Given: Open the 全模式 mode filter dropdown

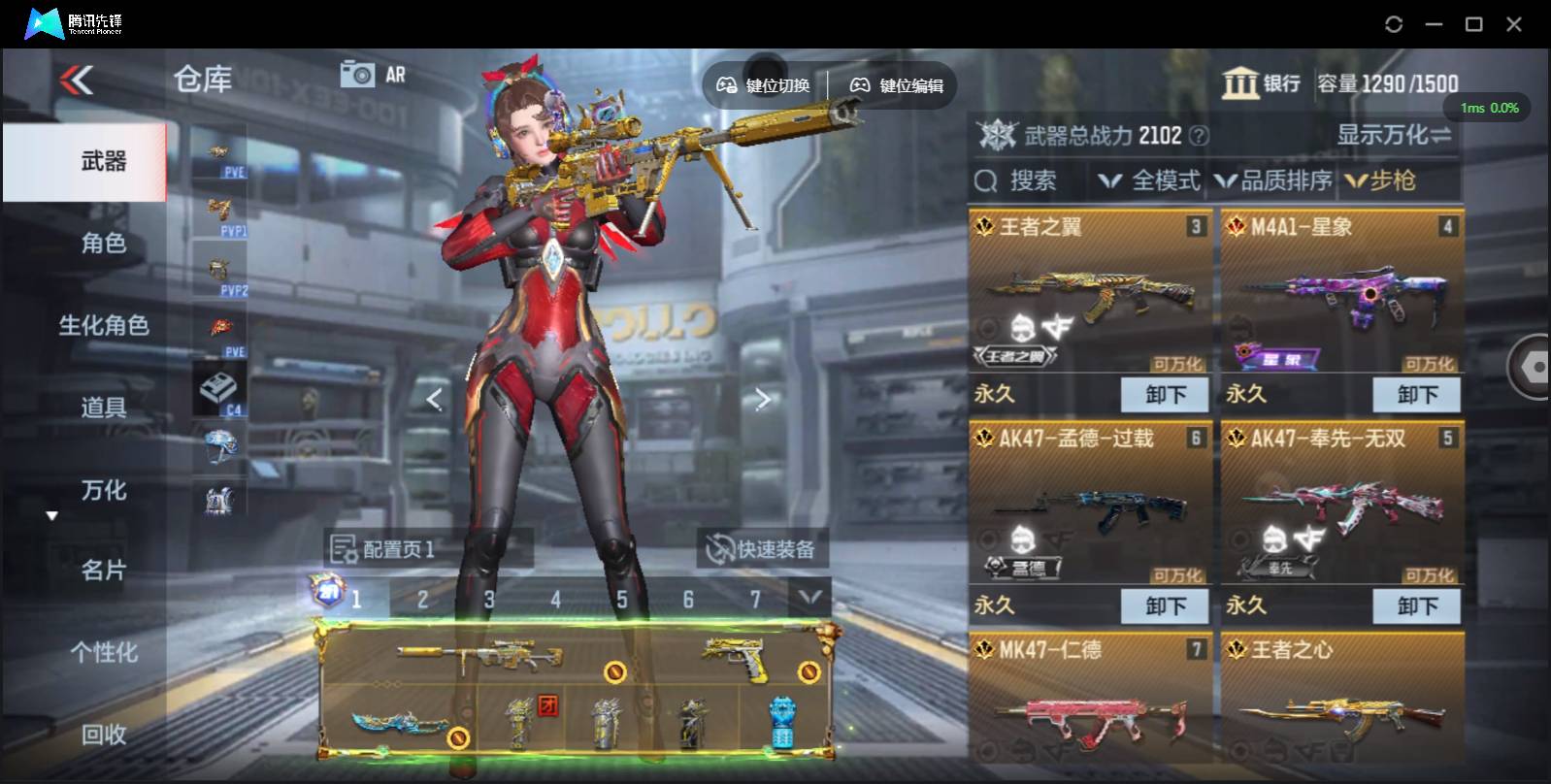Looking at the screenshot, I should tap(1151, 180).
